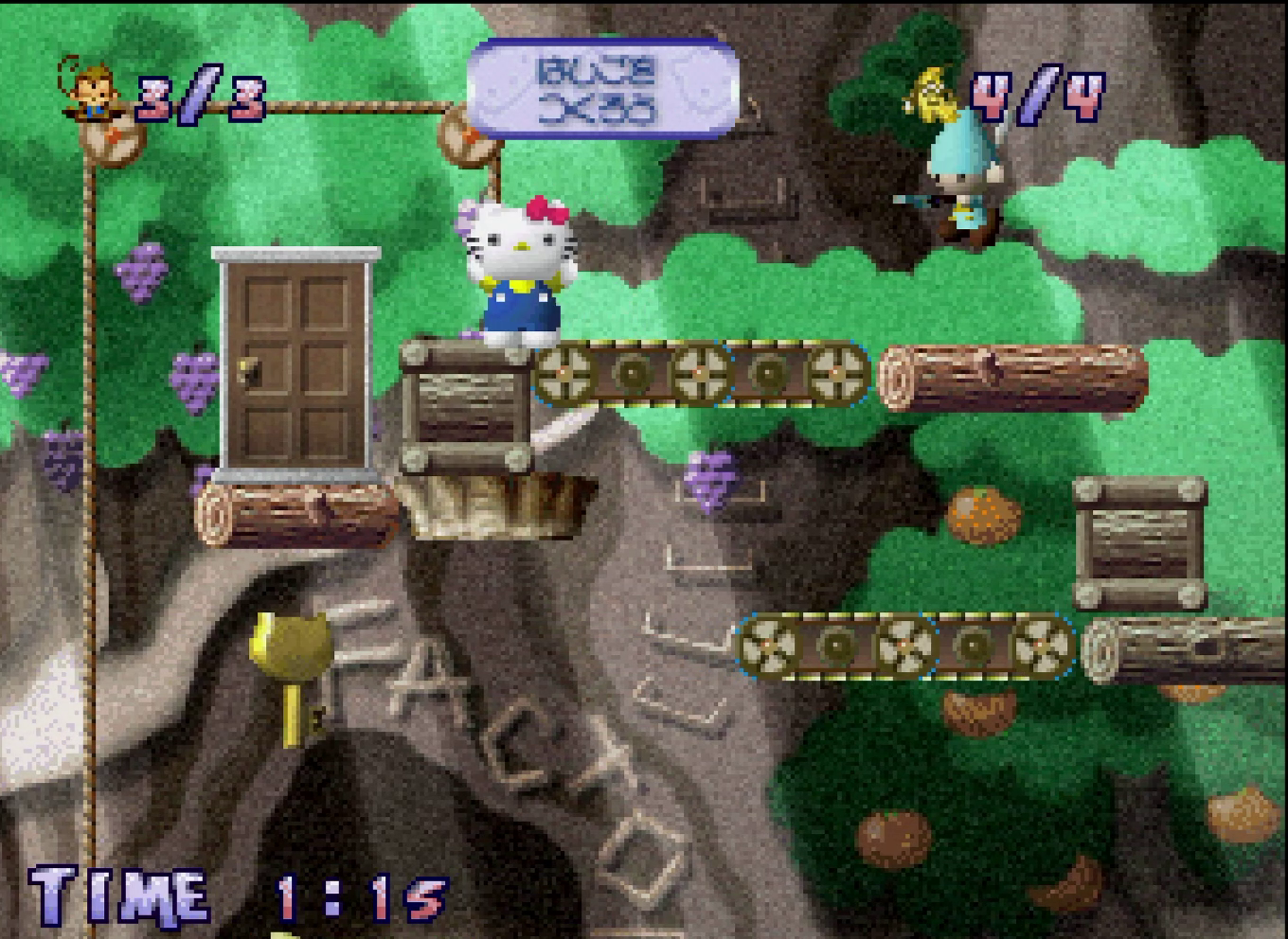The width and height of the screenshot is (1288, 939).
Task: Select the 4/4 banana progress display
Action: [x=1037, y=95]
